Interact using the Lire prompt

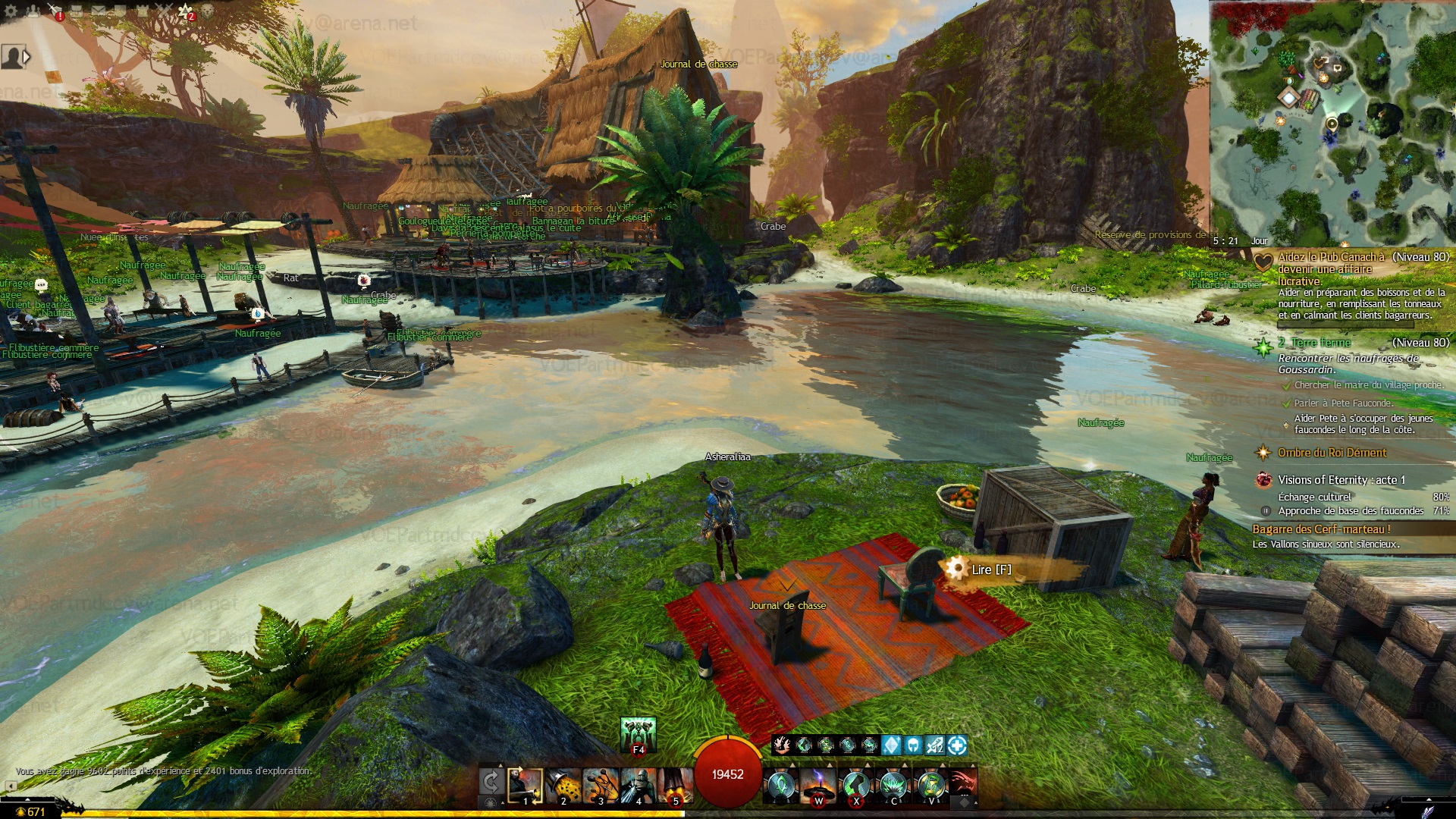(990, 570)
